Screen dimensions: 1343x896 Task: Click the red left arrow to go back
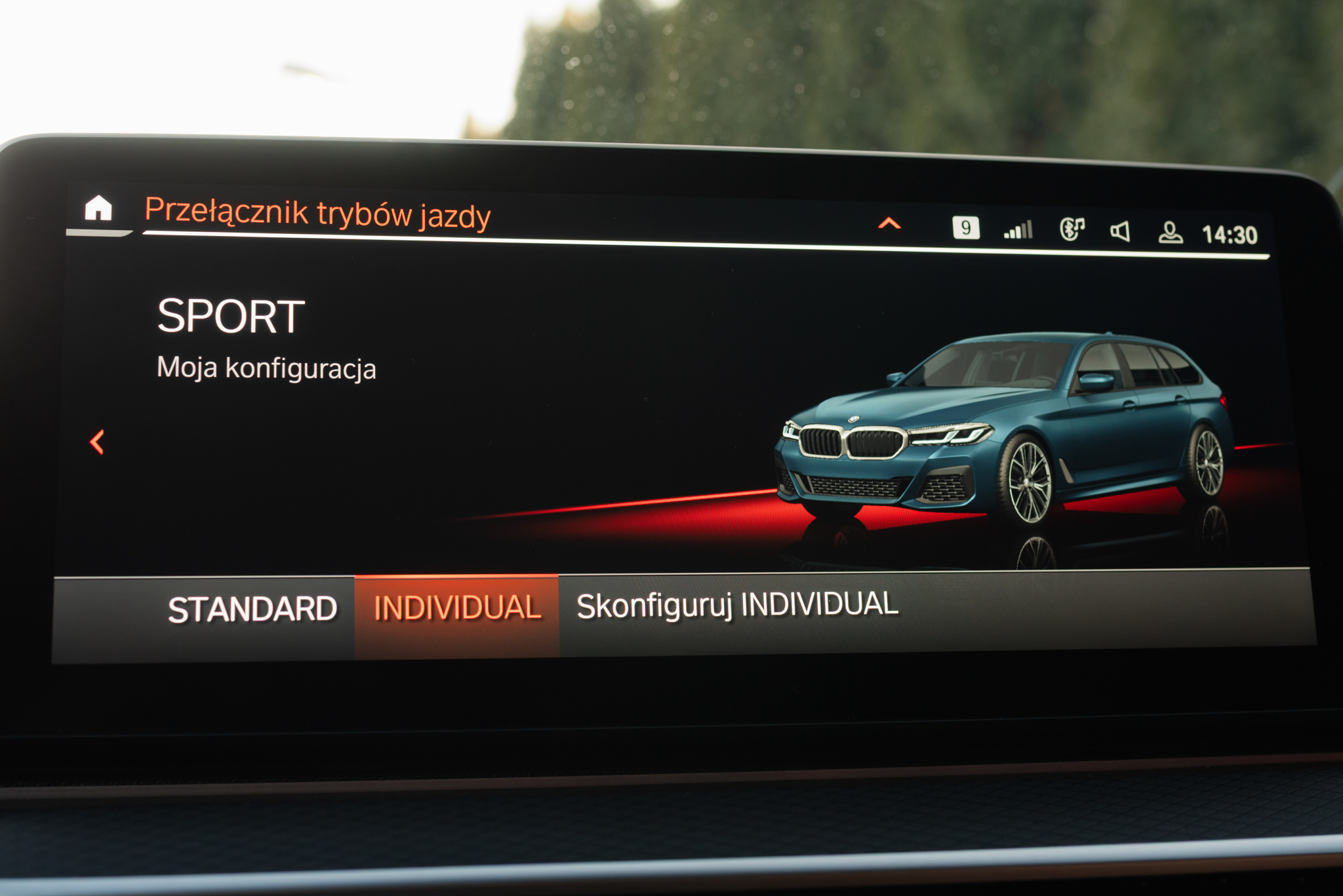(97, 442)
